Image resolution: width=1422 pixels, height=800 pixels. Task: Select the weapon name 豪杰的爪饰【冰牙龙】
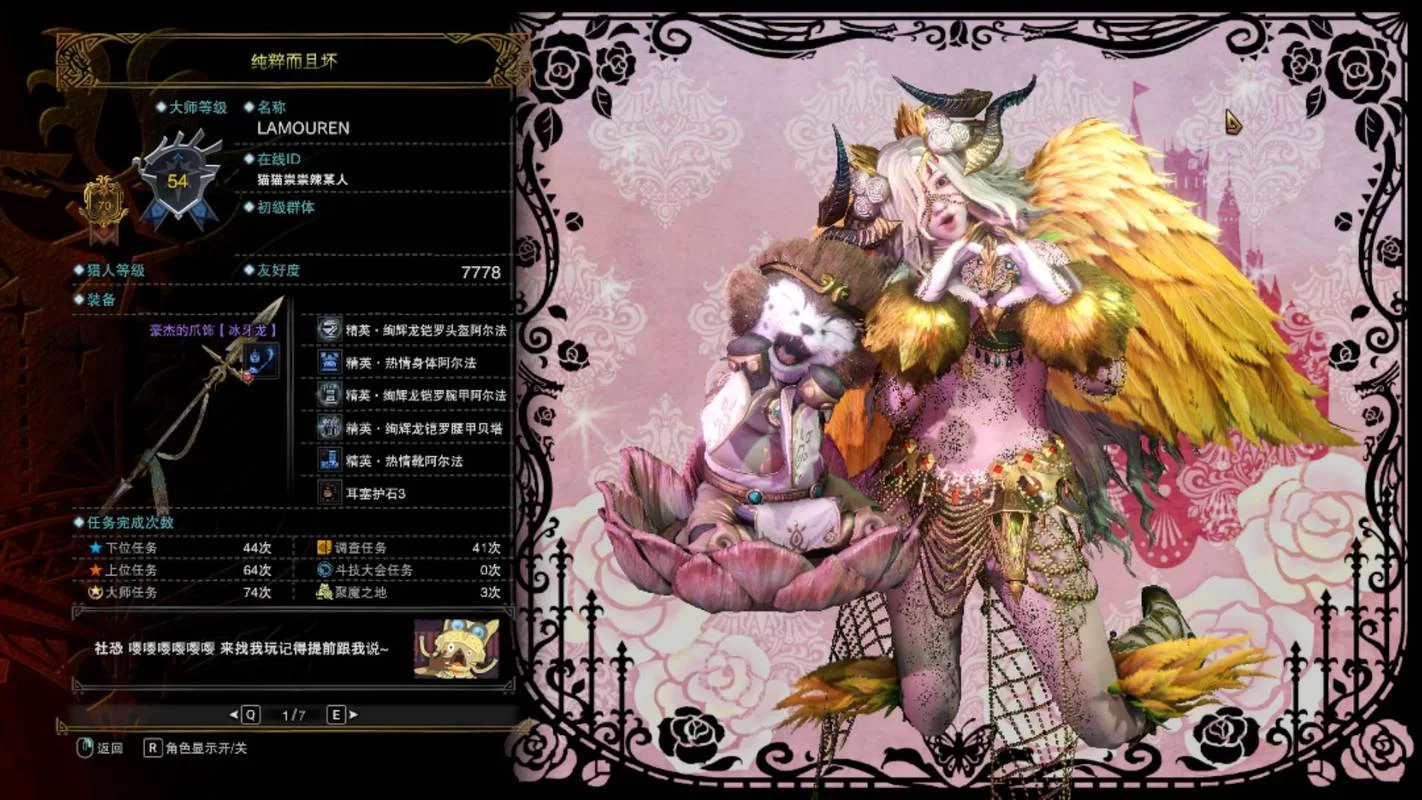tap(213, 329)
